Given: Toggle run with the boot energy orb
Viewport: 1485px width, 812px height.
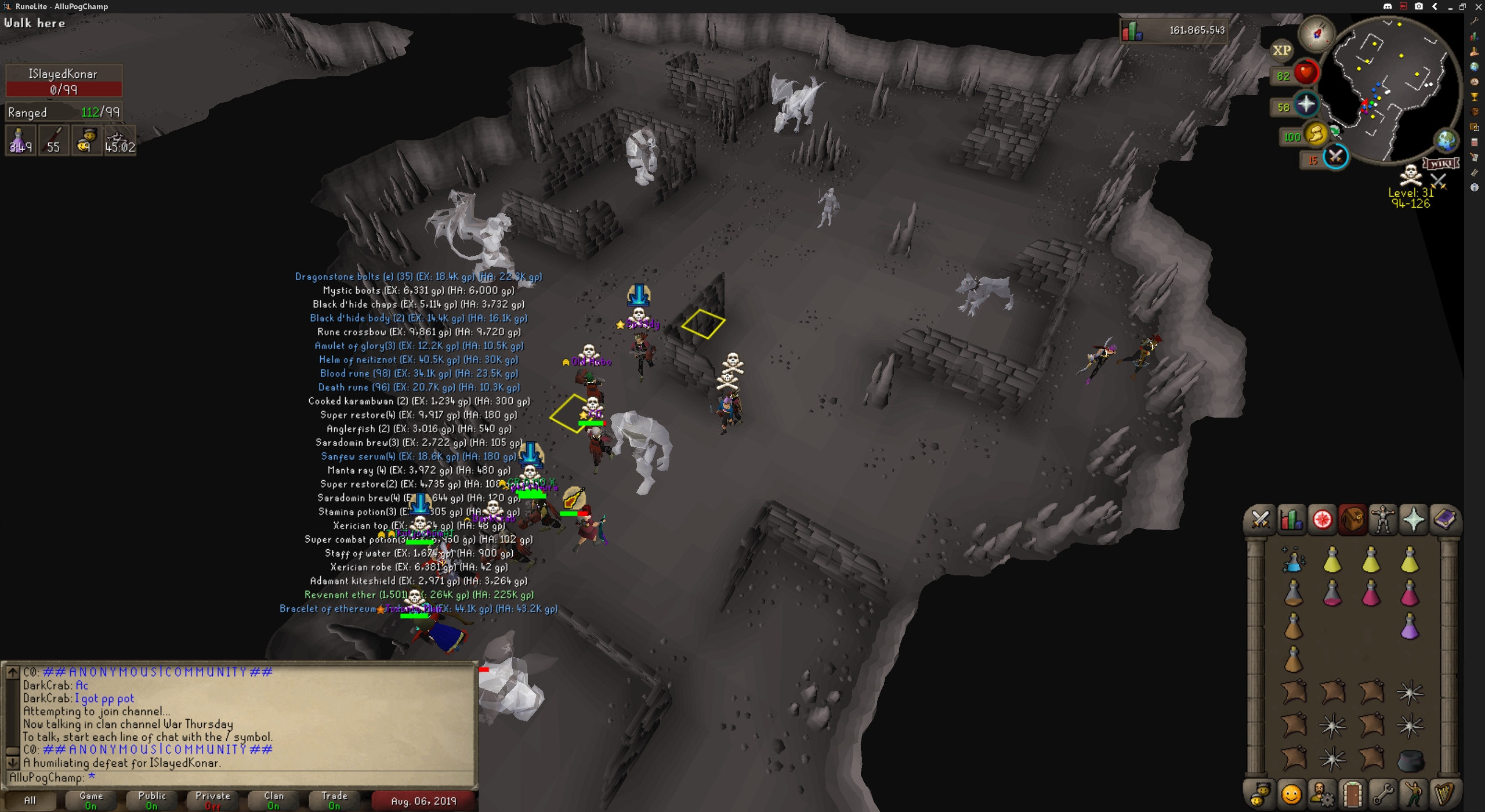Looking at the screenshot, I should coord(1316,135).
